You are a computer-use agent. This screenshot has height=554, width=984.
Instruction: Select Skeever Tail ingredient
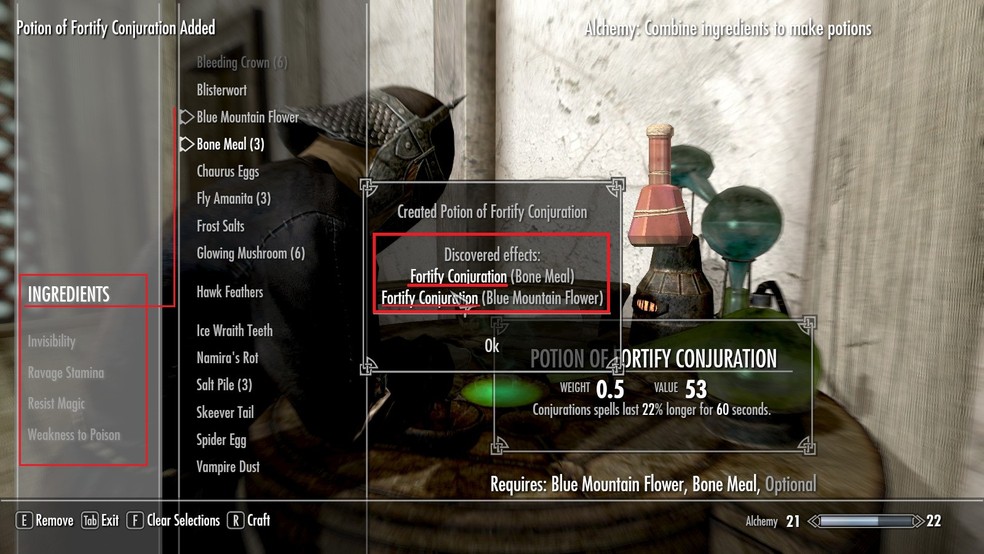point(225,412)
